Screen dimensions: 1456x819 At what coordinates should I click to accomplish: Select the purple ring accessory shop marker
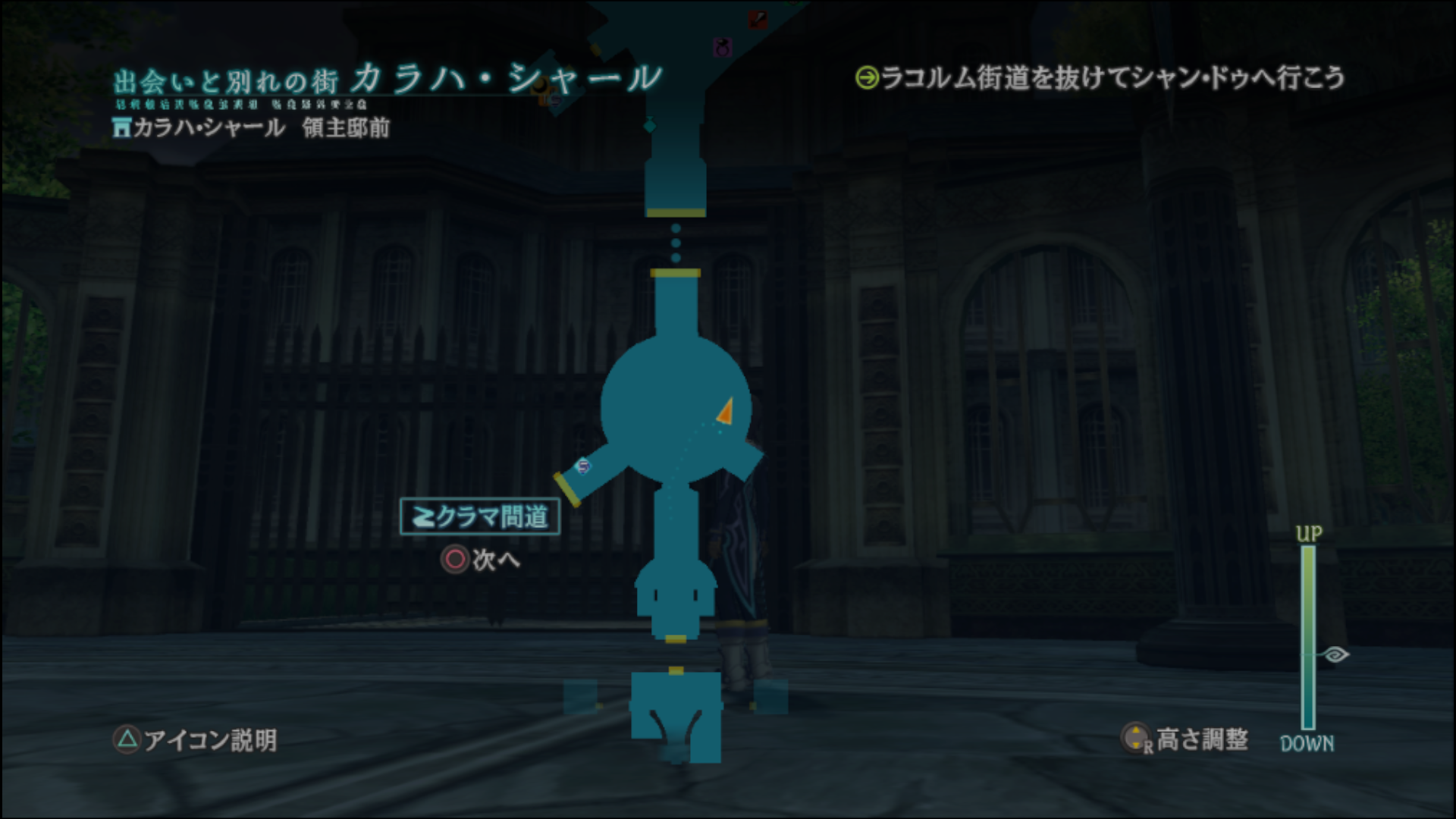pyautogui.click(x=723, y=47)
